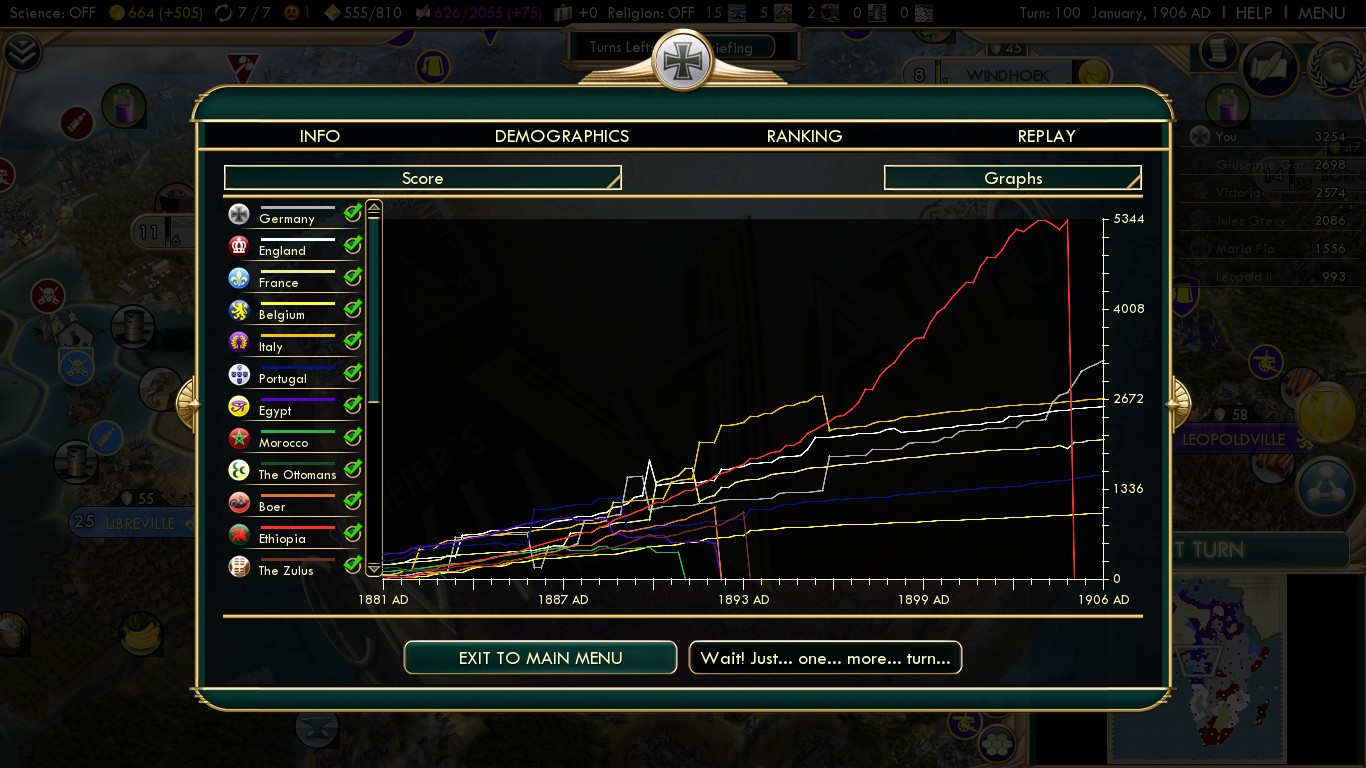The image size is (1366, 768).
Task: Click the civilization list scroll down arrow
Action: (374, 568)
